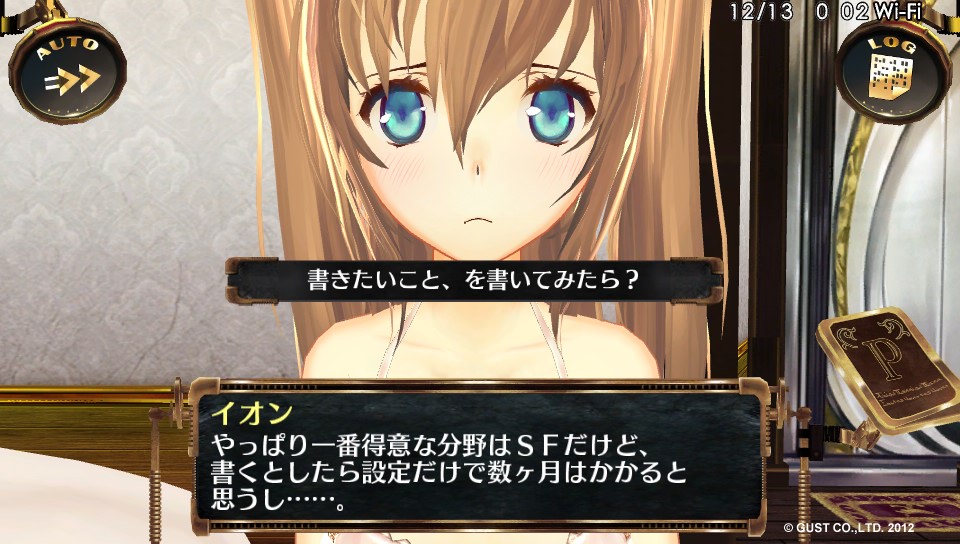Toggle the AUTO advance button
This screenshot has height=544, width=960.
(x=68, y=68)
